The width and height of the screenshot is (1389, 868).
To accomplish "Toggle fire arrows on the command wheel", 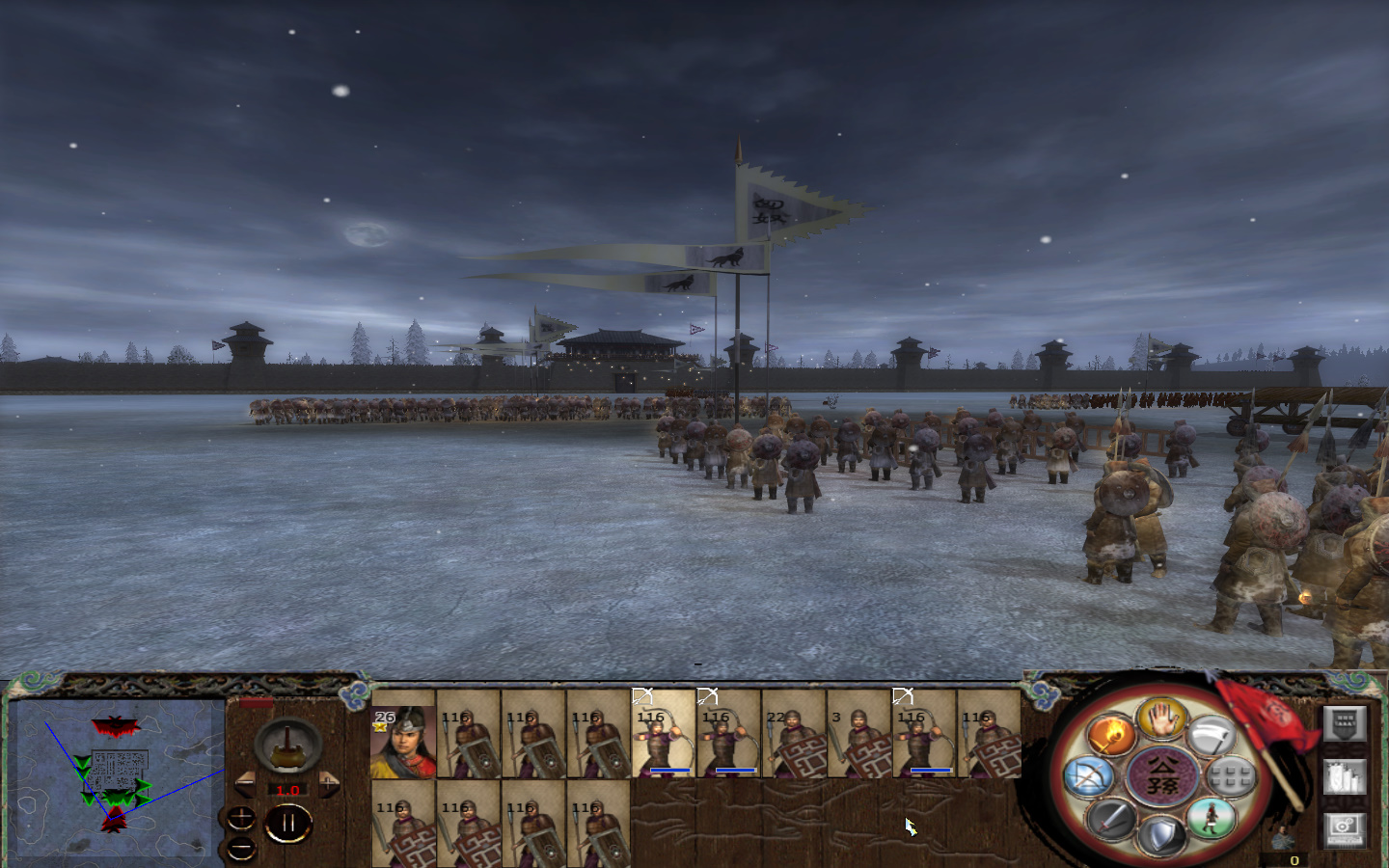I will [1110, 734].
